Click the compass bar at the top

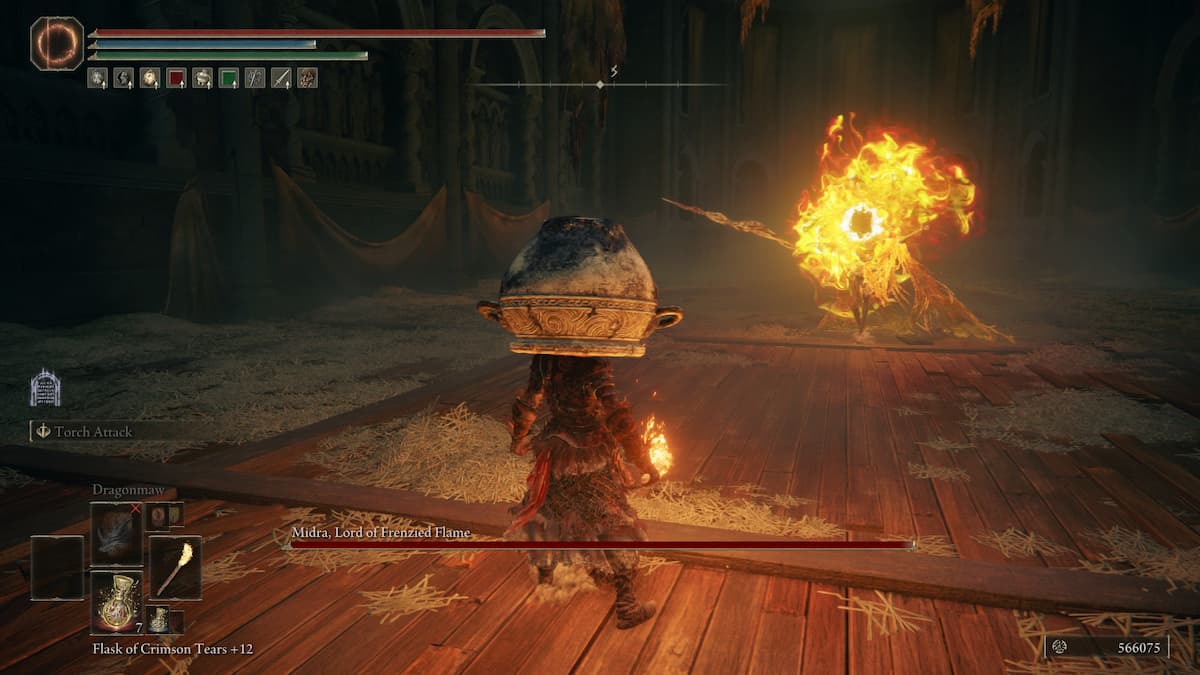pos(602,84)
